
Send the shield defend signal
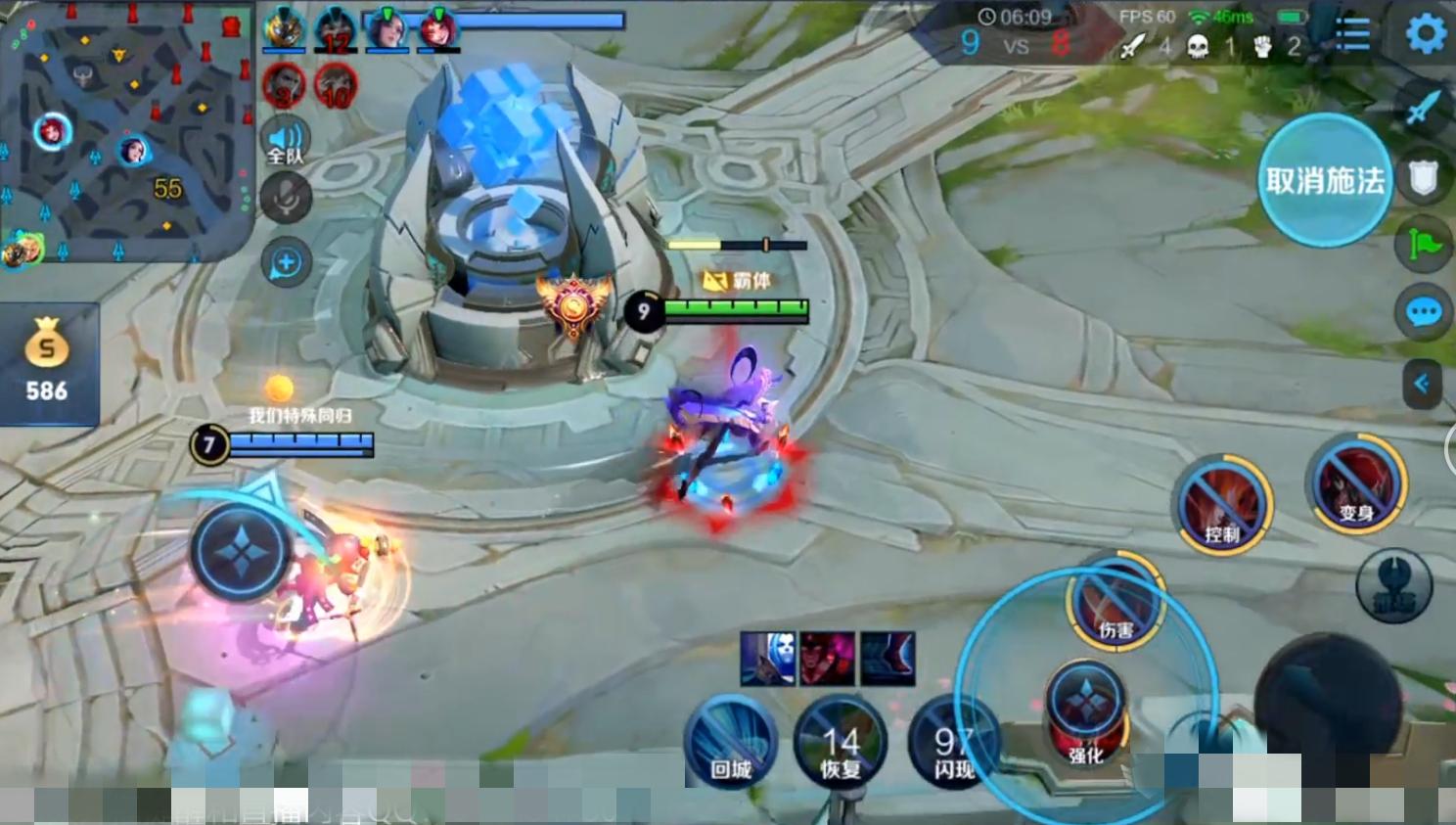[x=1423, y=178]
